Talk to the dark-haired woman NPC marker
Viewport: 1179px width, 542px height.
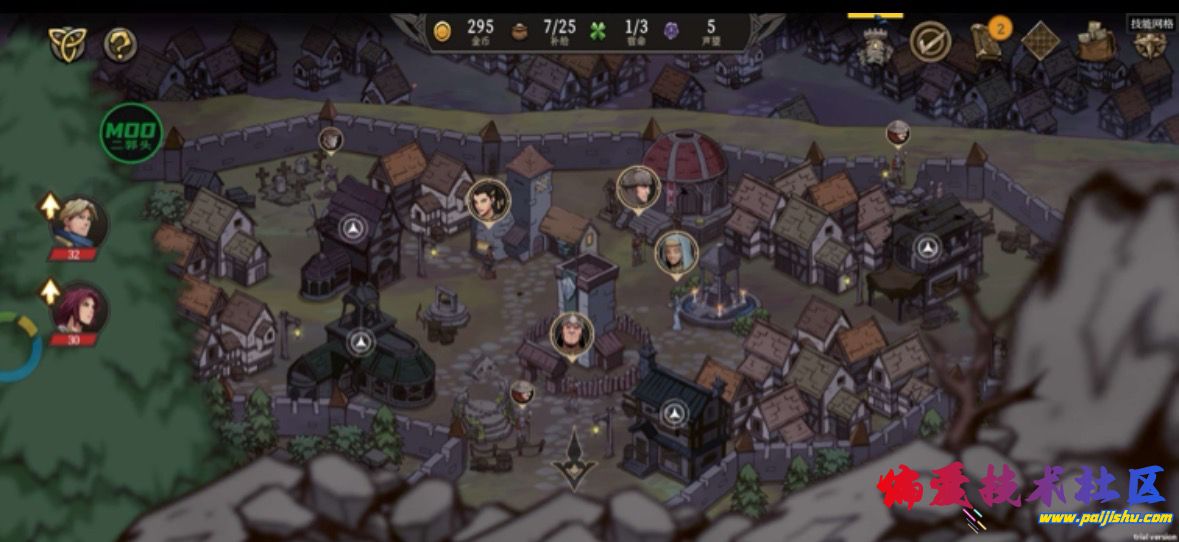[x=489, y=200]
